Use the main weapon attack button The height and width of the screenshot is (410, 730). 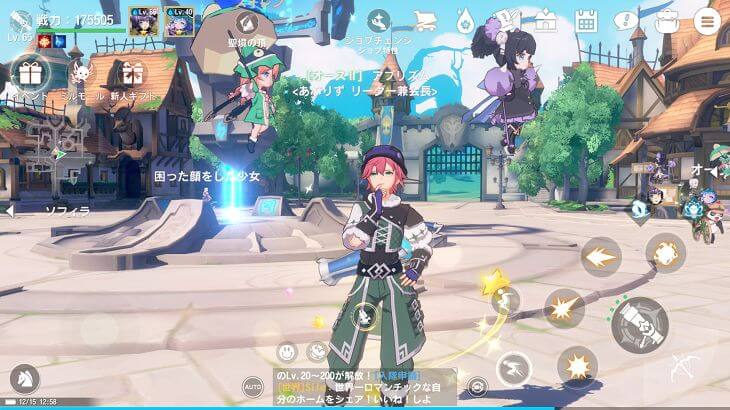click(639, 323)
